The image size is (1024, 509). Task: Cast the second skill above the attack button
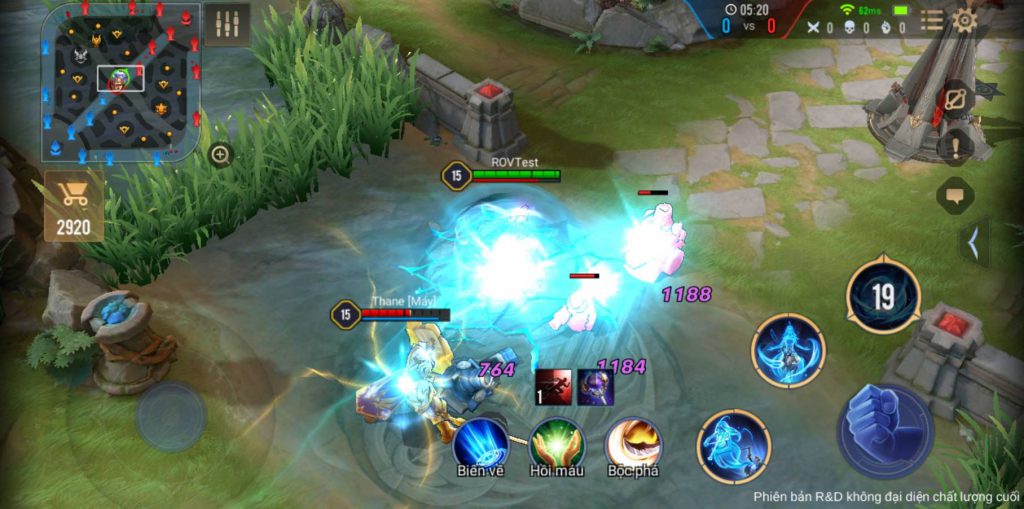[789, 350]
